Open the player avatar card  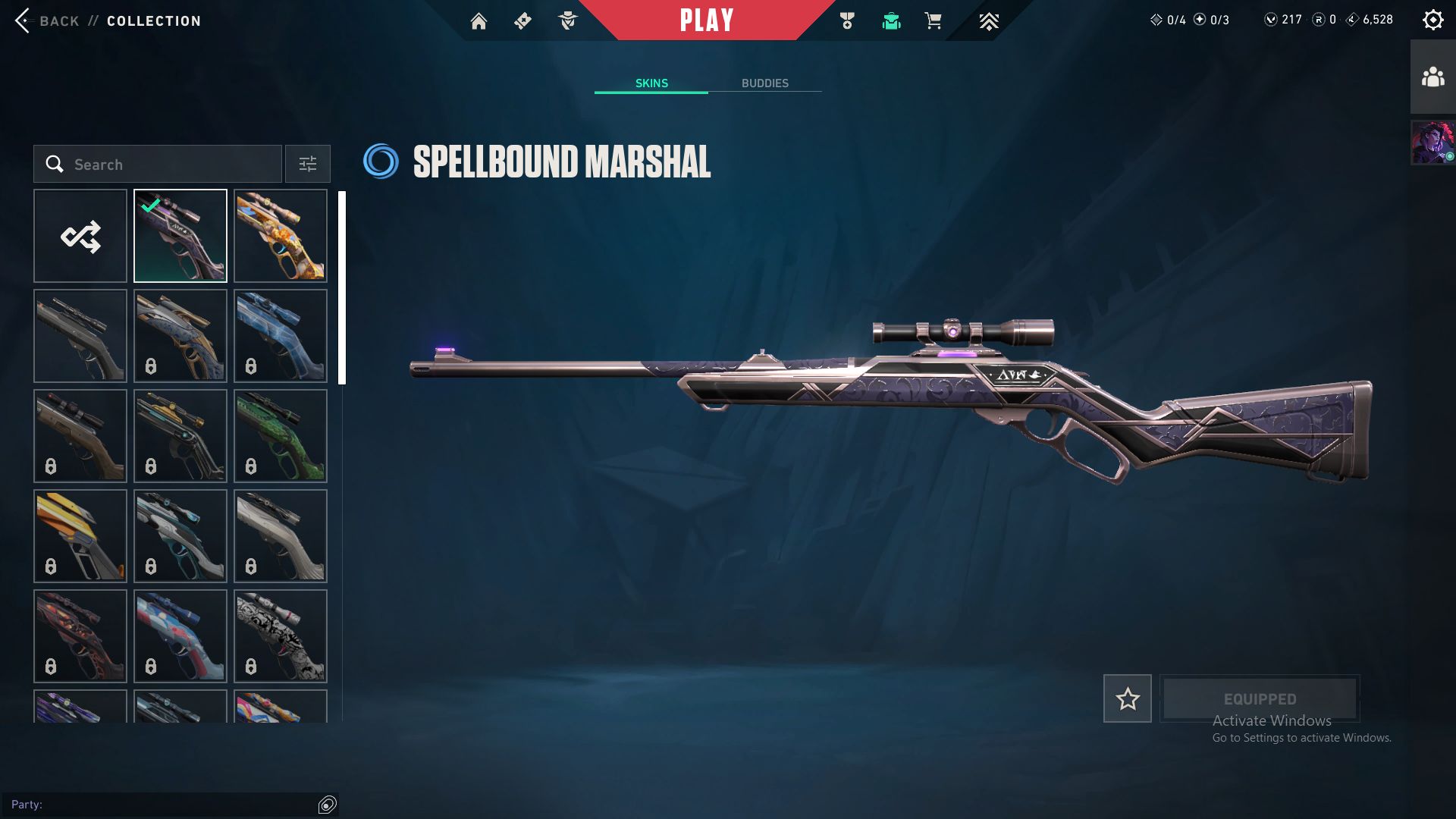click(1432, 143)
